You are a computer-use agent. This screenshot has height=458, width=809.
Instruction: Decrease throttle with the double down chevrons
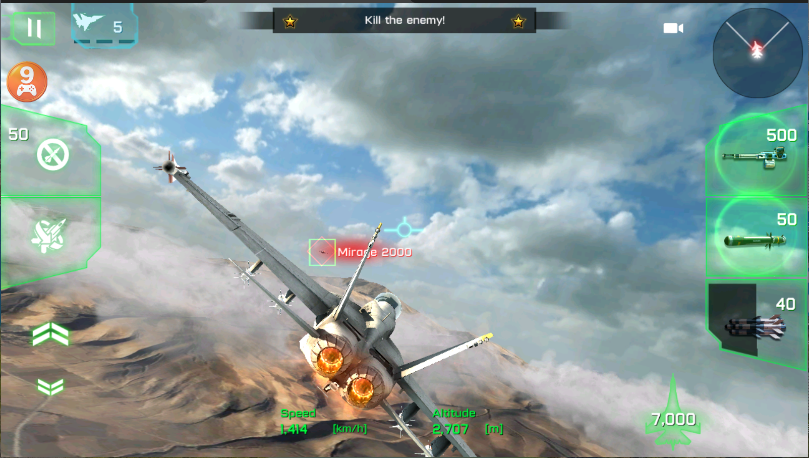point(49,387)
